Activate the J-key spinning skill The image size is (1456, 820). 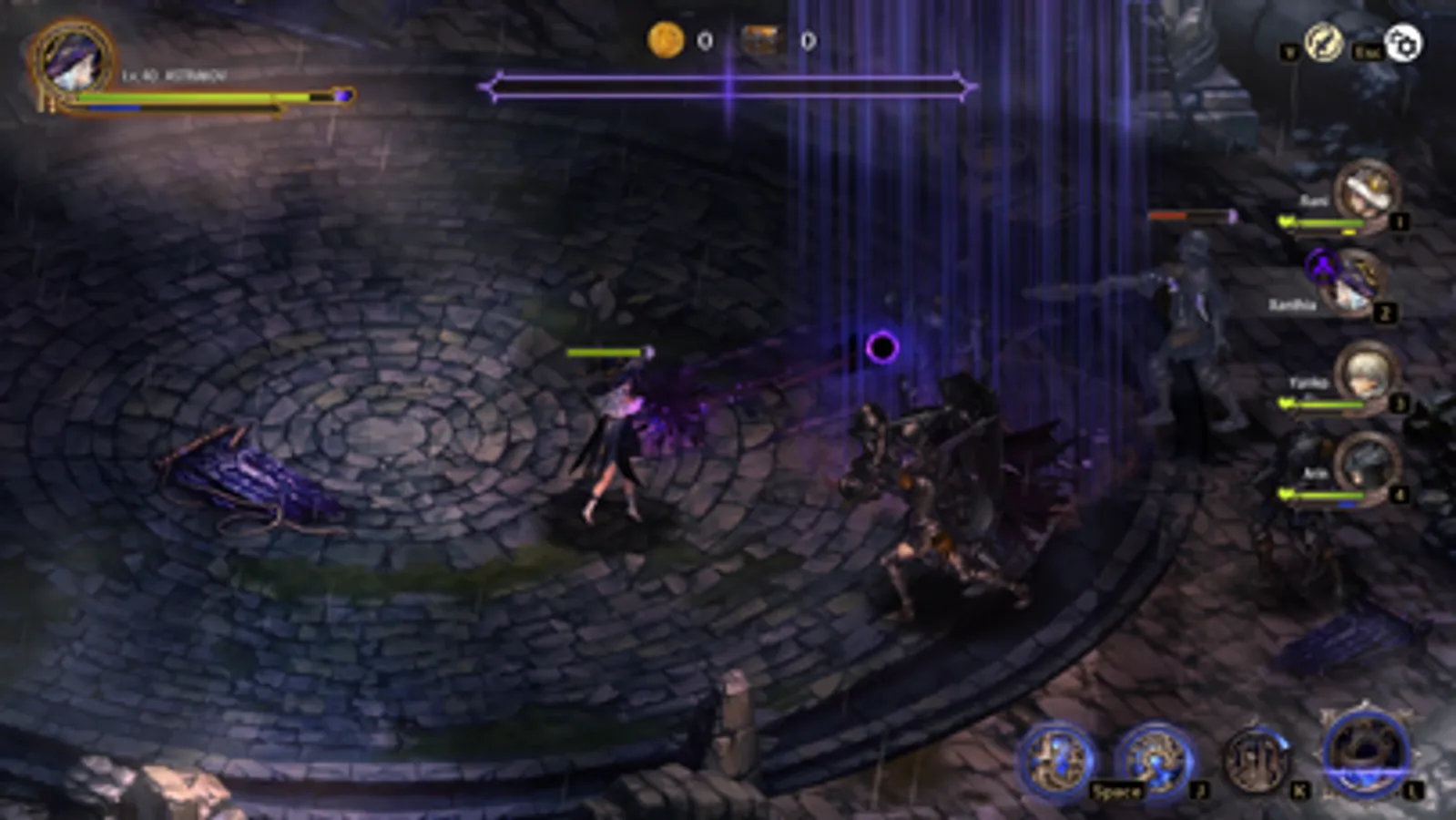click(1156, 760)
